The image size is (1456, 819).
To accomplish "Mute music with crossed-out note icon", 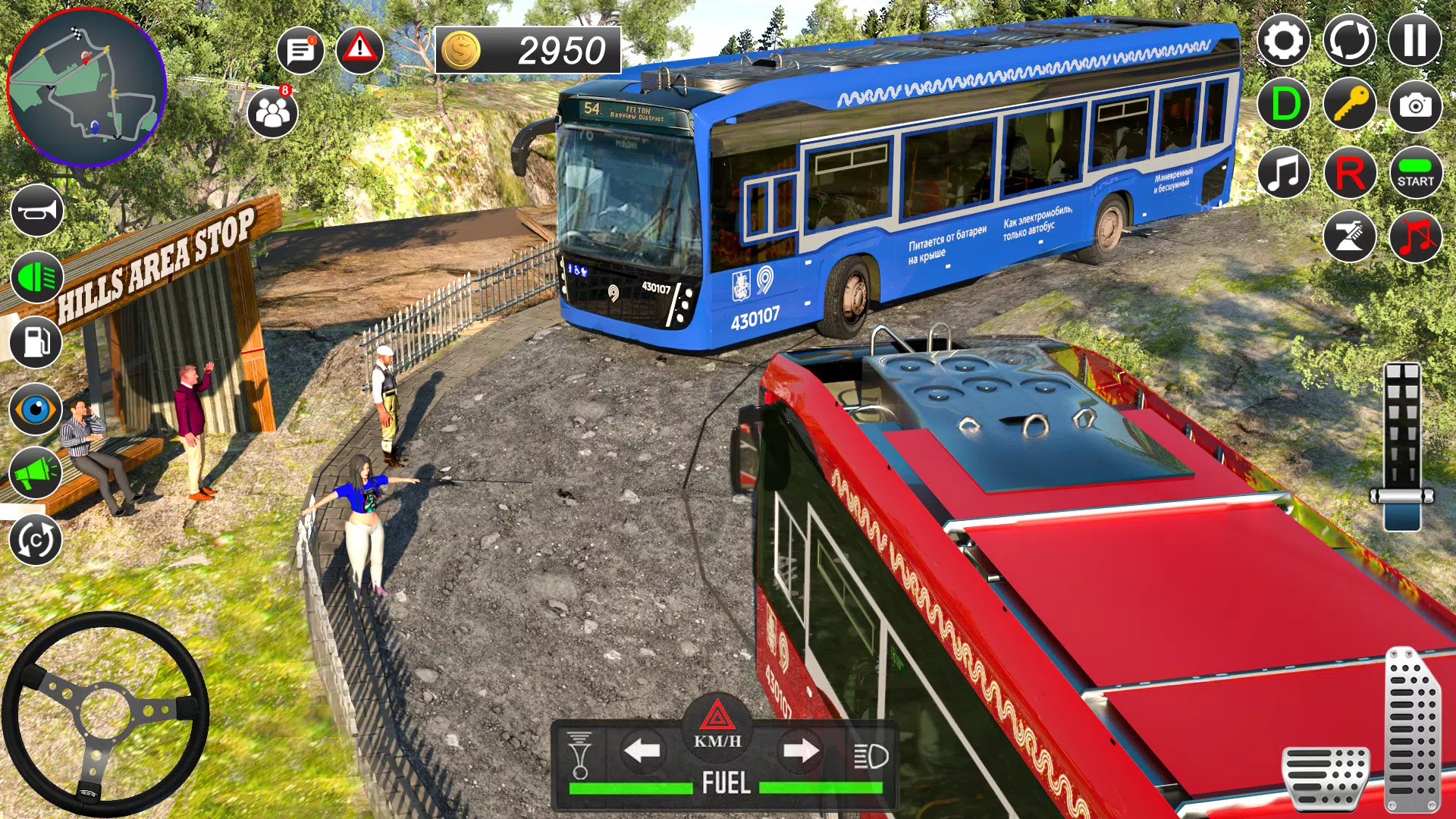I will click(1415, 237).
